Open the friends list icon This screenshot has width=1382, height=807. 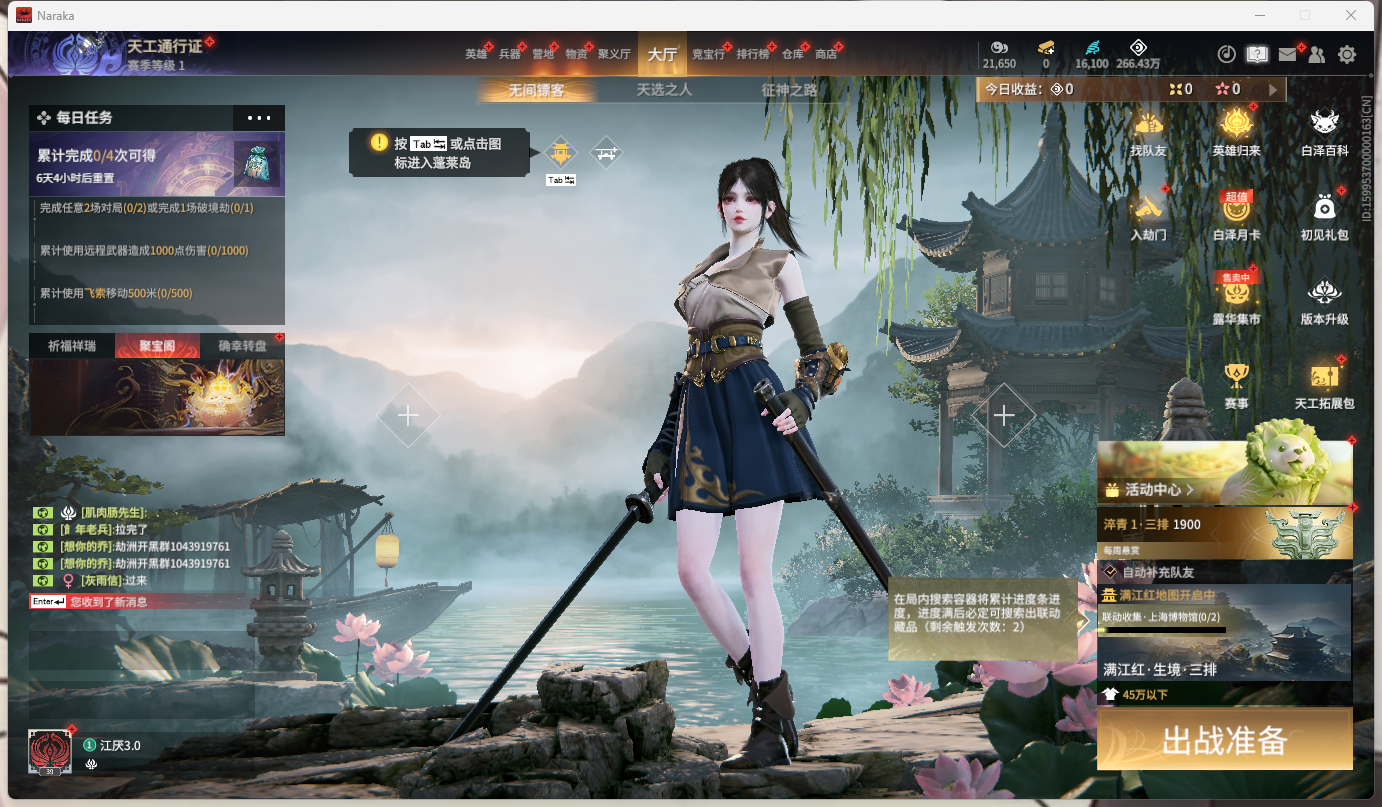pyautogui.click(x=1317, y=55)
